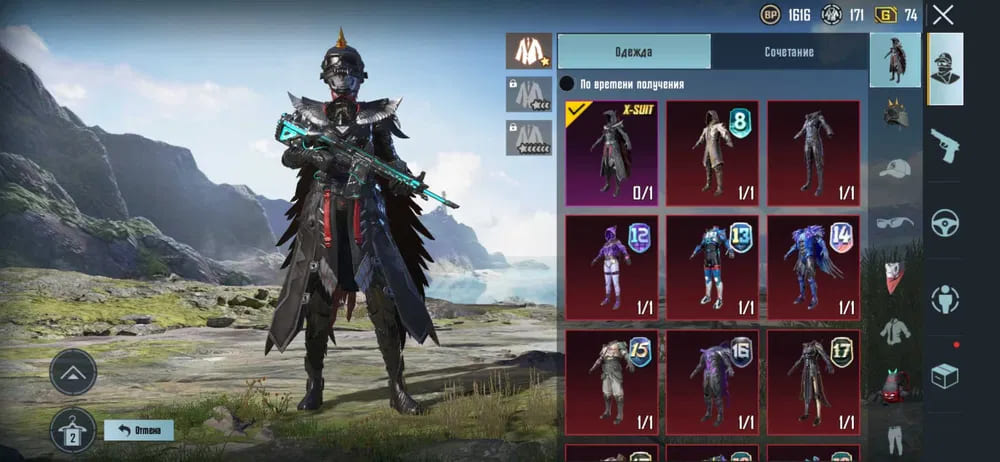Screen dimensions: 1000x462
Task: Close the inventory with the X button
Action: click(x=943, y=15)
